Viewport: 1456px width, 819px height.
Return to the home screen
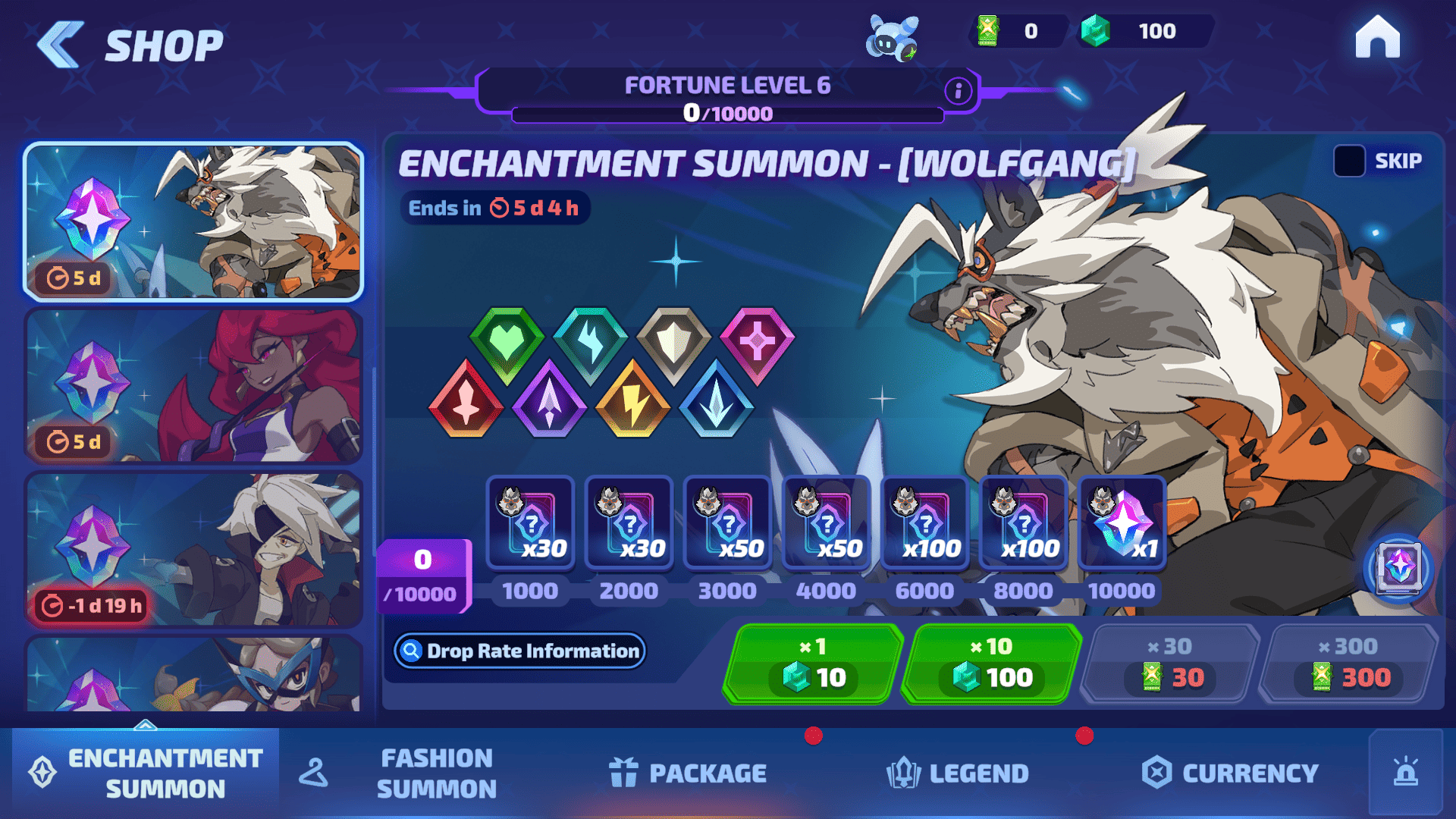pyautogui.click(x=1377, y=38)
